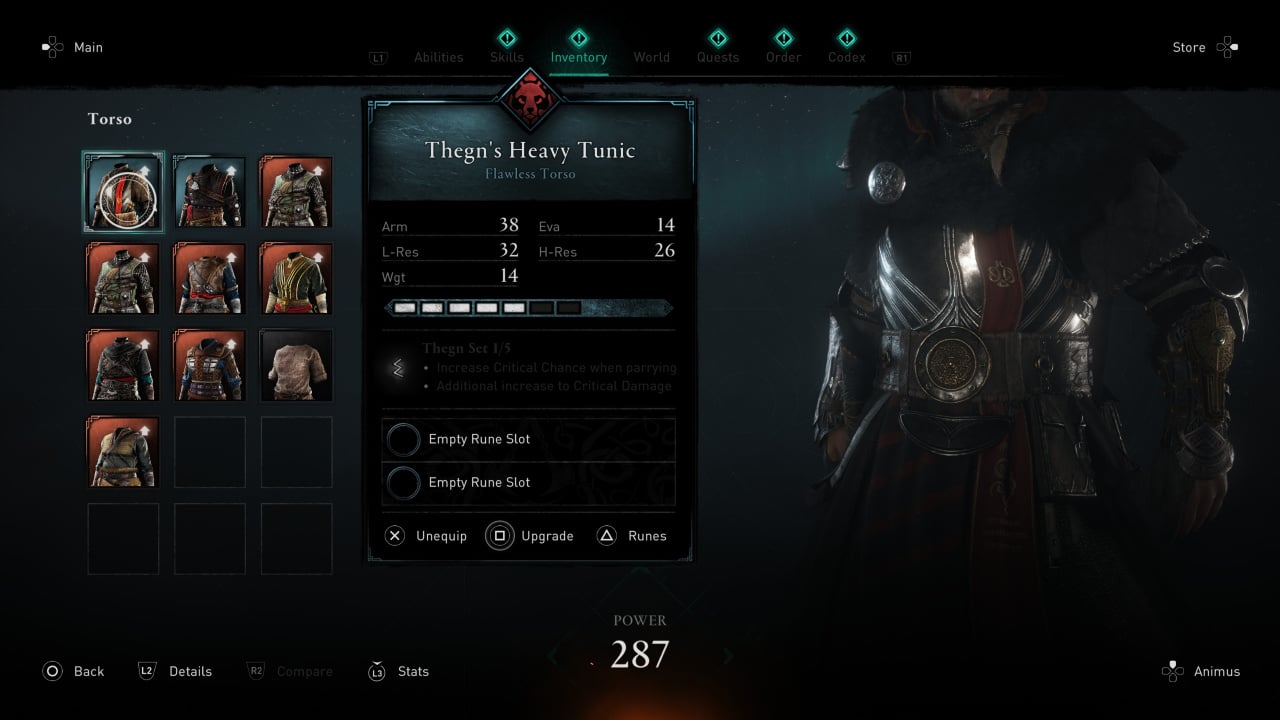
Task: Unequip the Thegn's Heavy Tunic
Action: (x=426, y=536)
